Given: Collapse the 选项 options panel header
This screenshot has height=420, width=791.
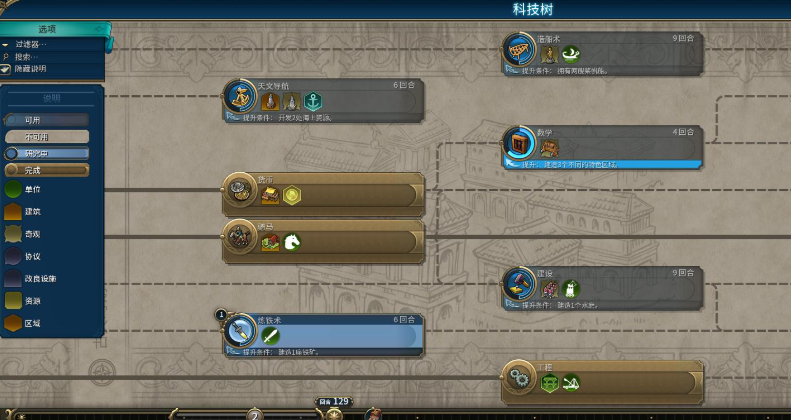Looking at the screenshot, I should (x=48, y=30).
